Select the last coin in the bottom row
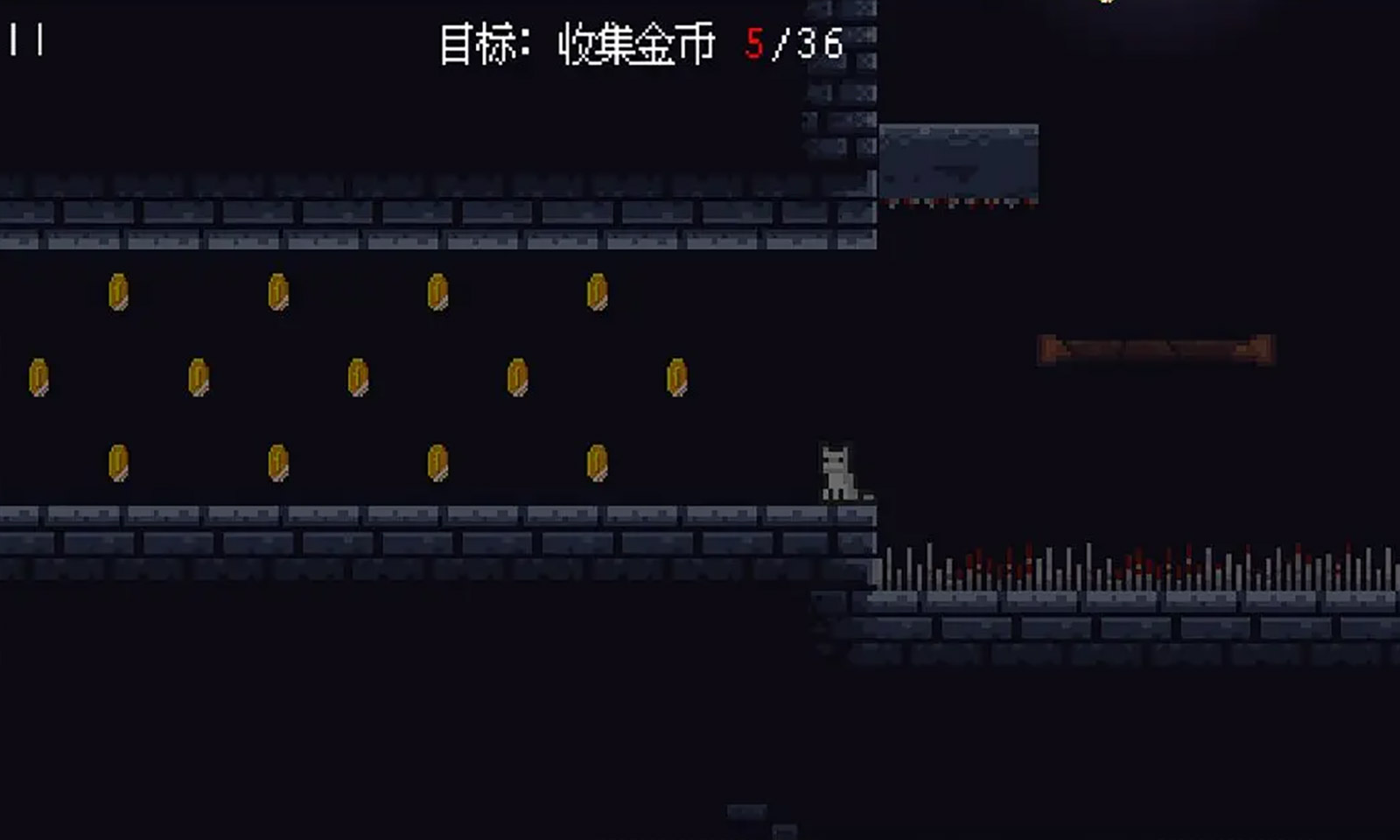This screenshot has height=840, width=1400. (595, 462)
